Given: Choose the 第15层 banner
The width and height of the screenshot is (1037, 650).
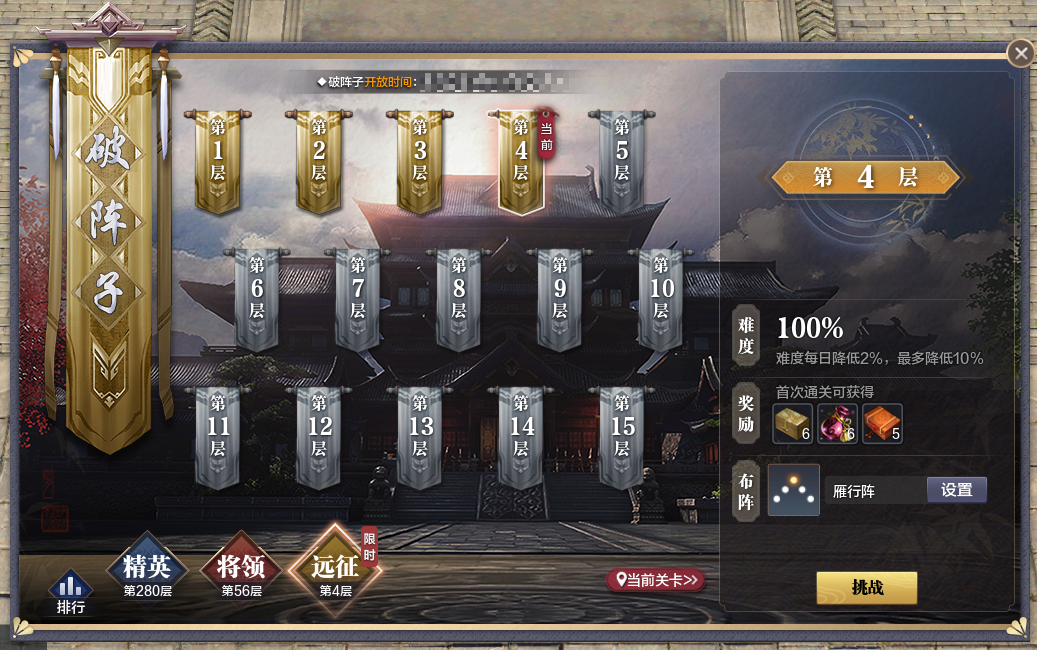Looking at the screenshot, I should tap(622, 435).
